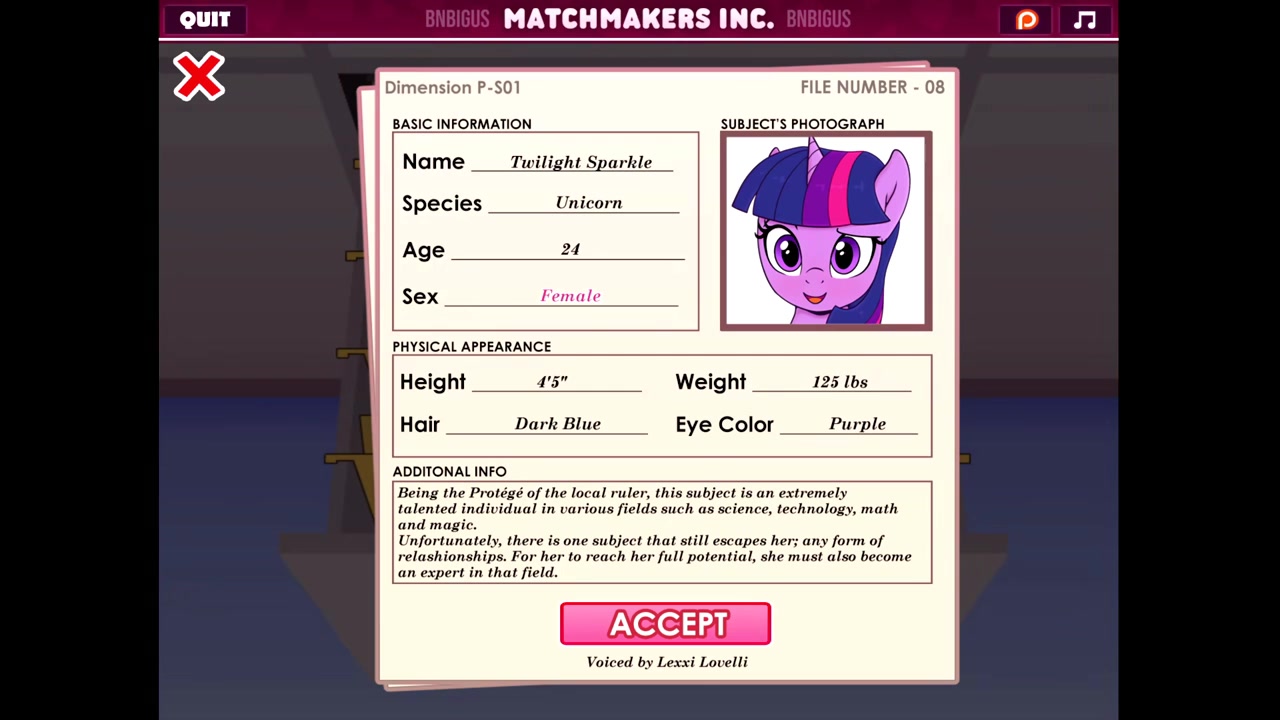Open the Patreon link icon
The width and height of the screenshot is (1280, 720).
point(1027,20)
